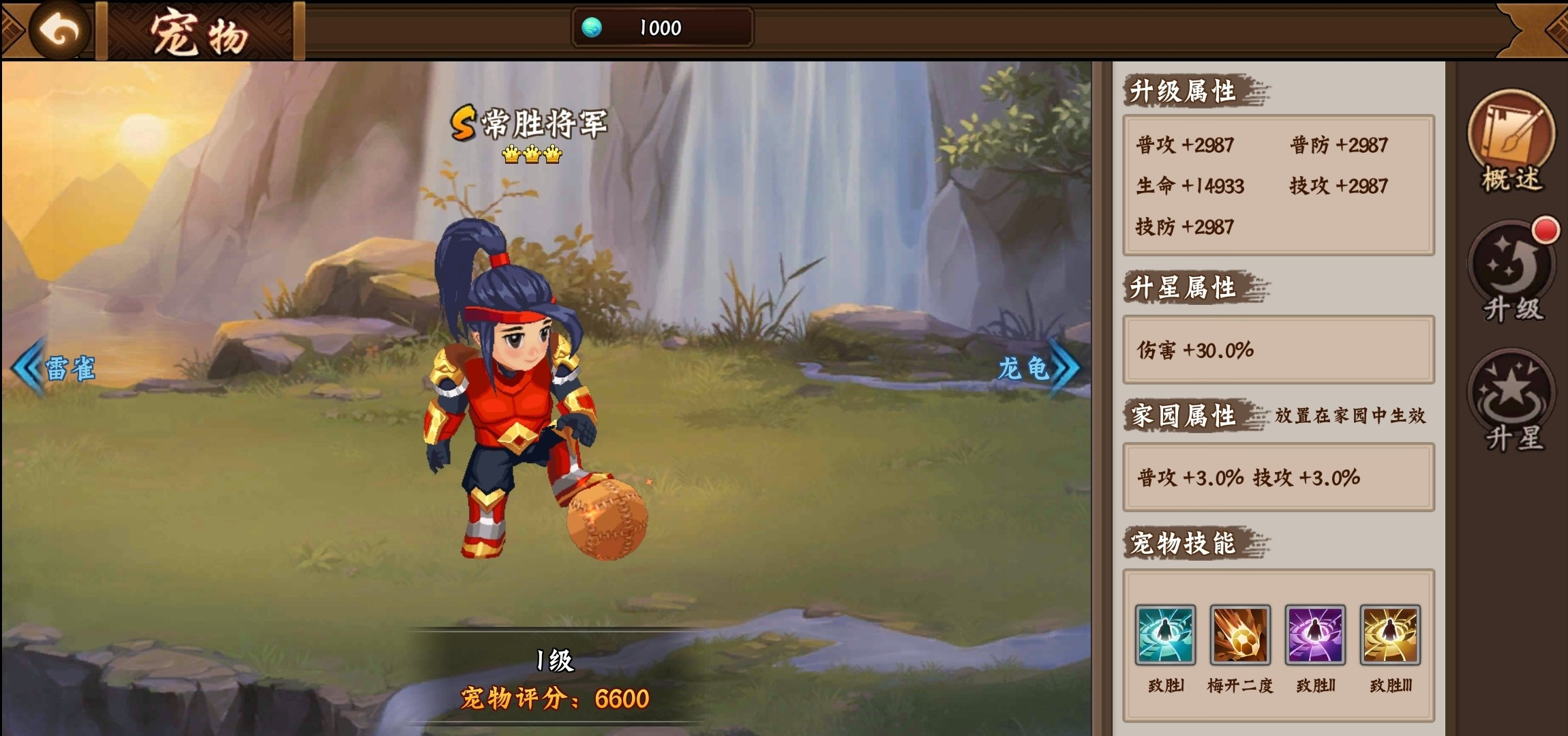Select the 致胜II pet skill icon
The image size is (1568, 736).
point(1316,636)
